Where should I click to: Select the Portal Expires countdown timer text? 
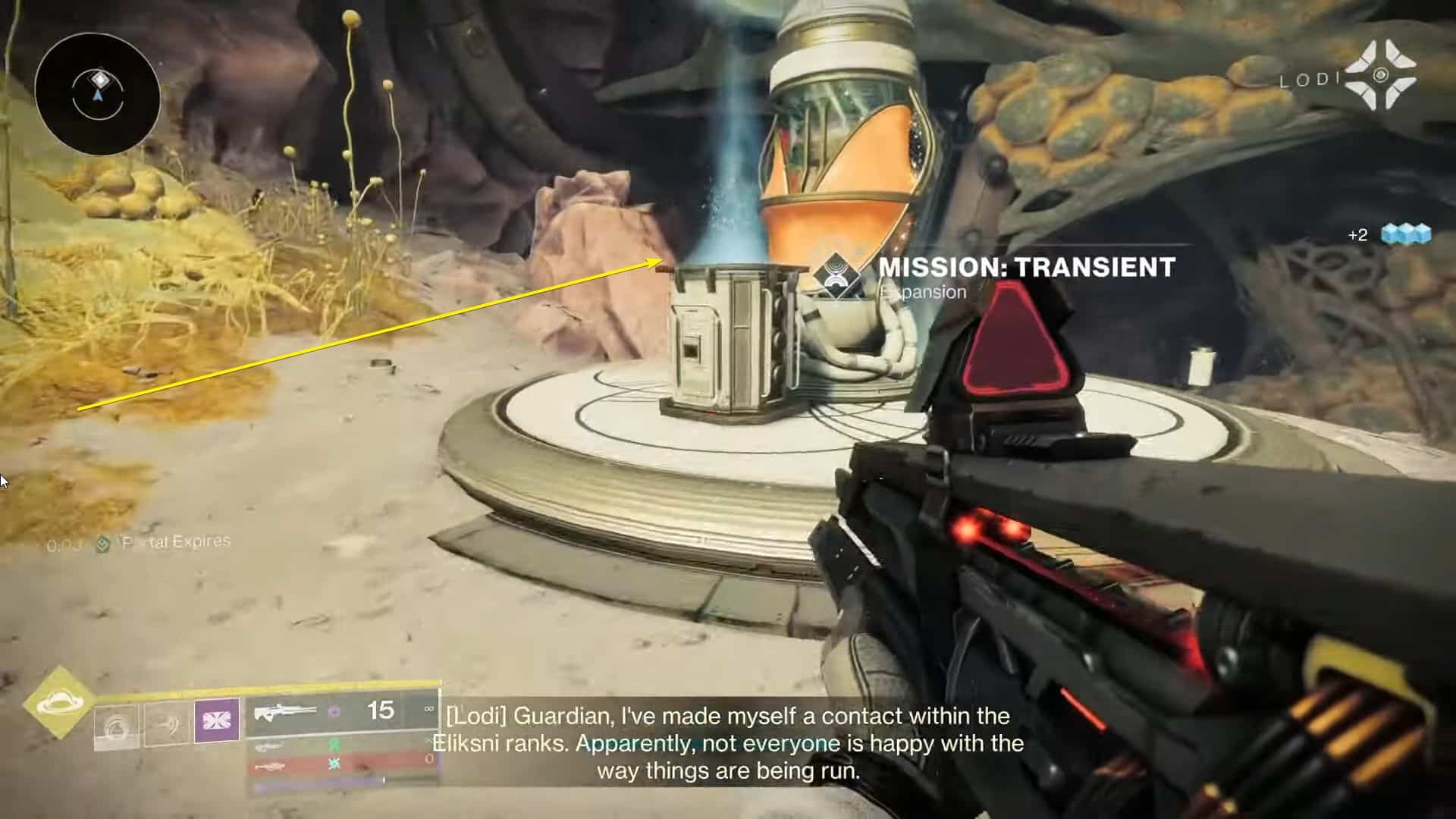[64, 543]
